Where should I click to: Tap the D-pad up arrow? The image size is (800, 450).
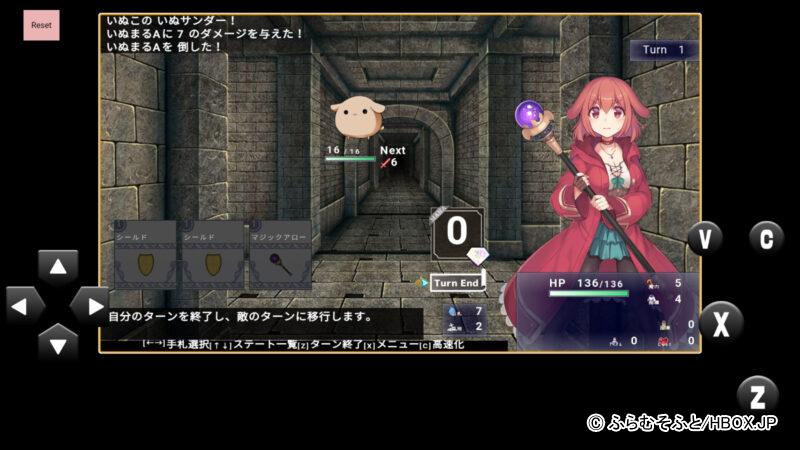(58, 268)
